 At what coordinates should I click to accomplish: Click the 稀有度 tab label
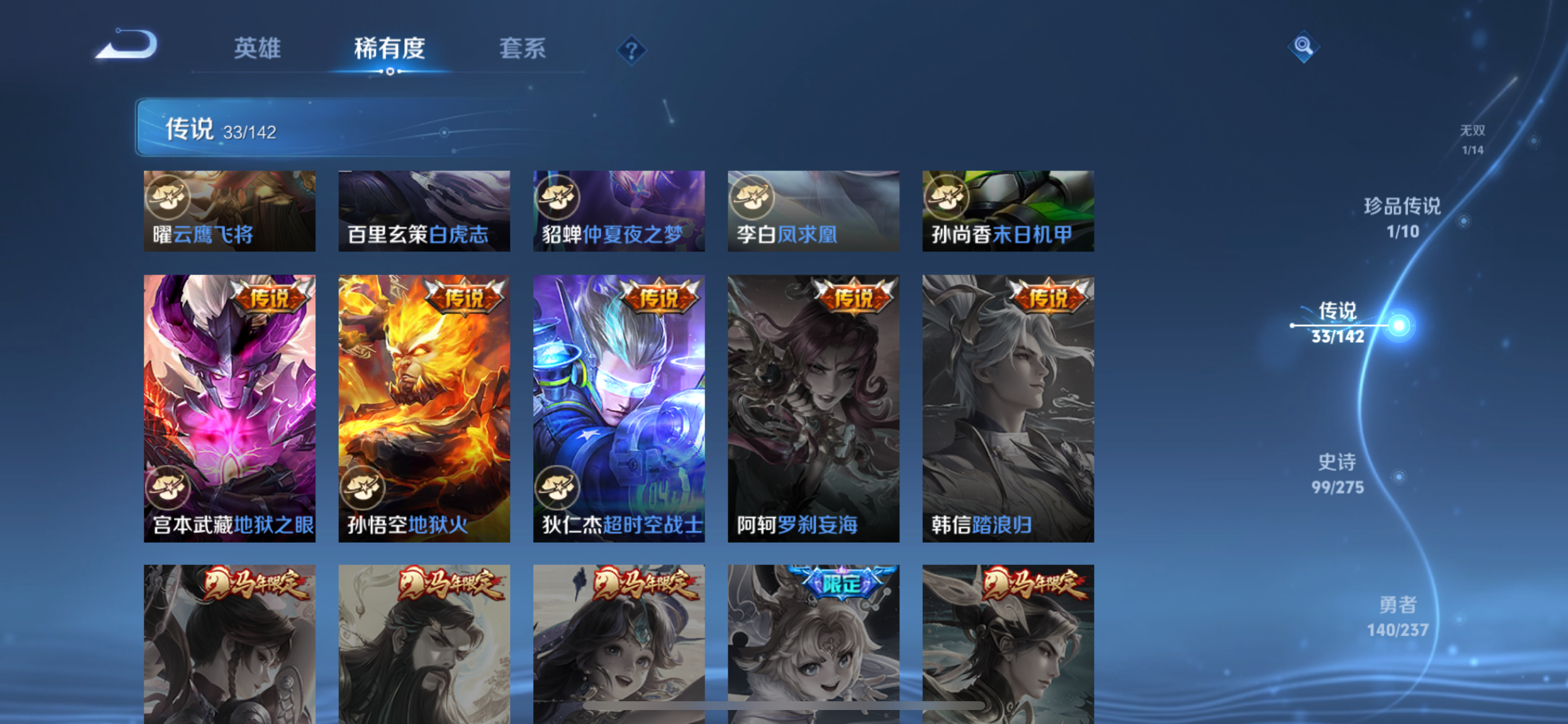point(388,48)
